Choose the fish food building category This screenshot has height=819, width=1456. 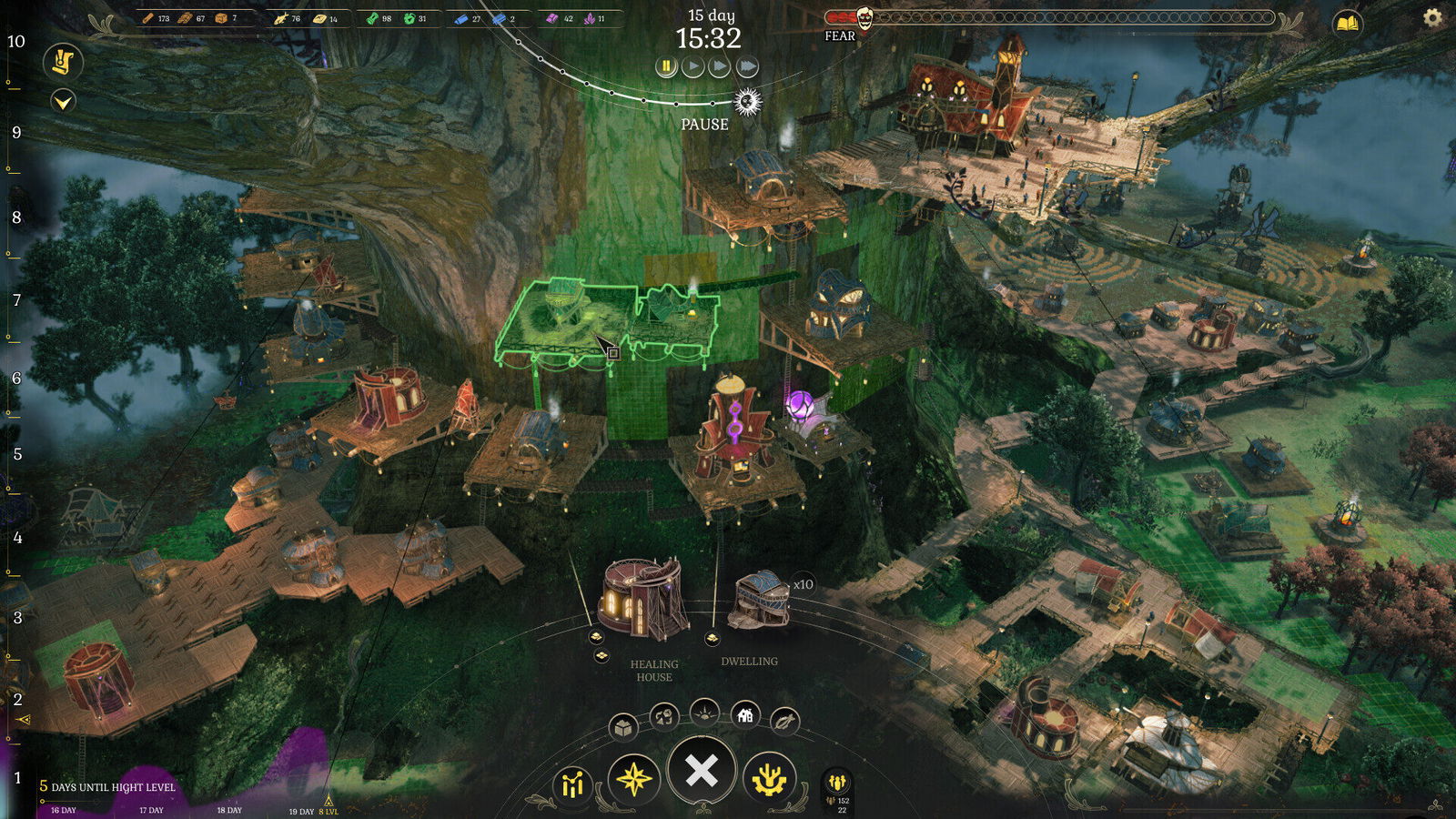[784, 722]
